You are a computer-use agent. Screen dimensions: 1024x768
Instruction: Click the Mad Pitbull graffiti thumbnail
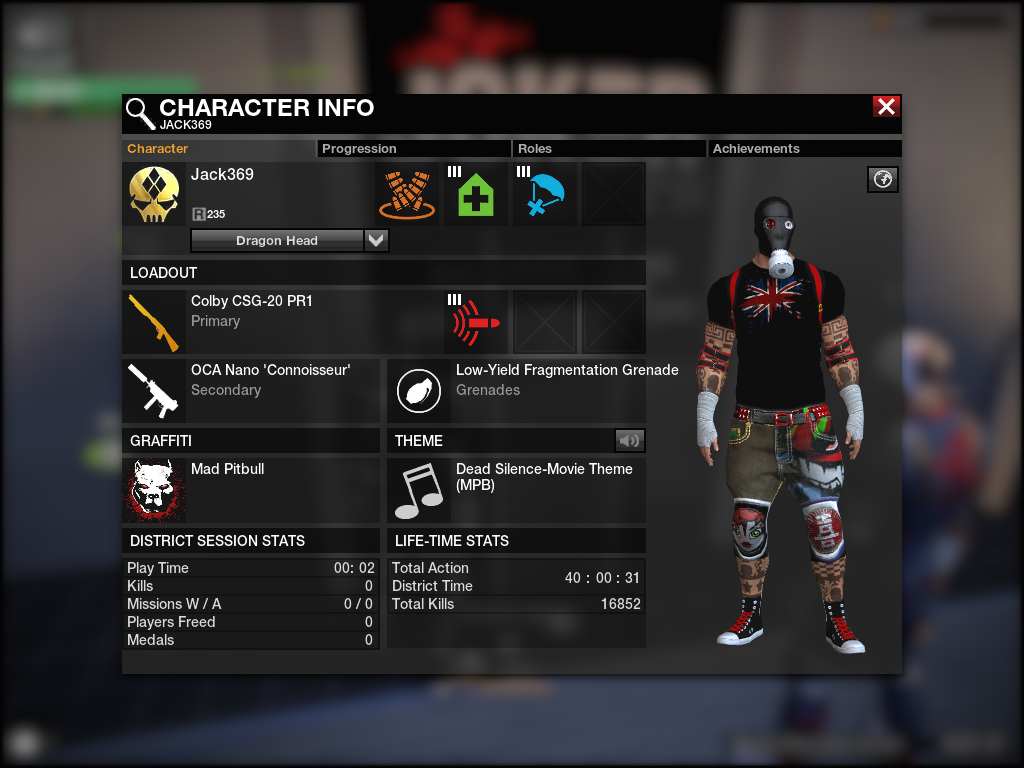(154, 490)
